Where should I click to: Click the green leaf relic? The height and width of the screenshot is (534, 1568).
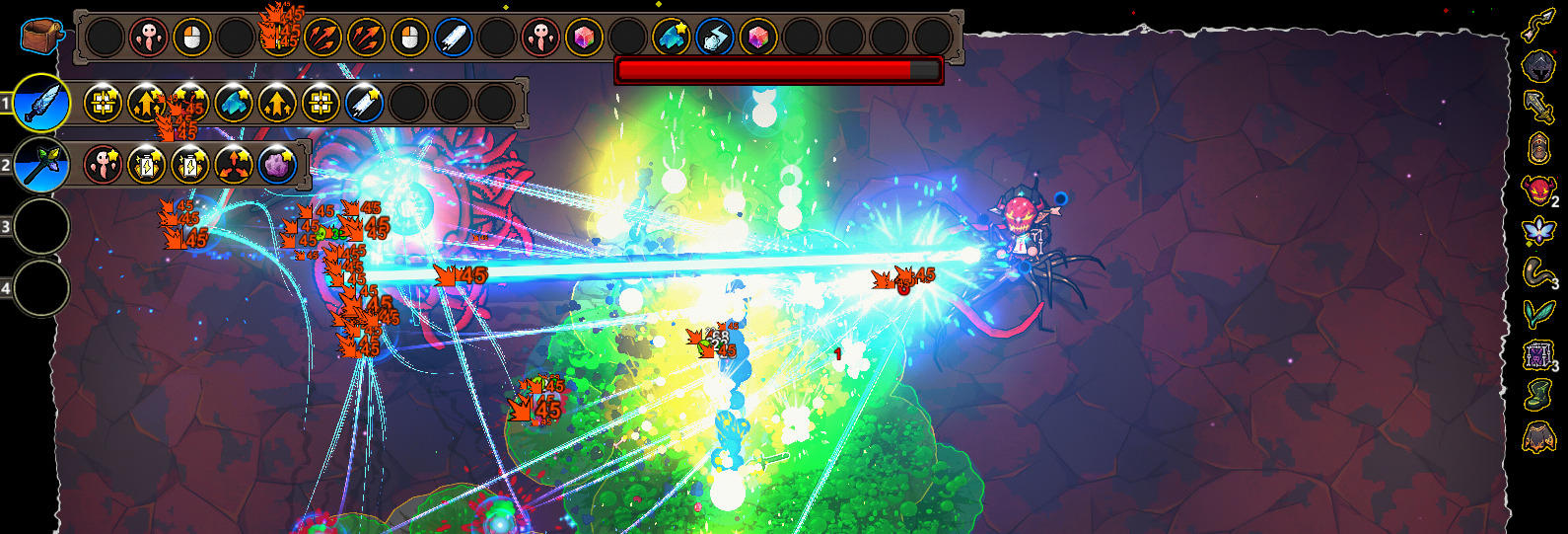click(1538, 313)
